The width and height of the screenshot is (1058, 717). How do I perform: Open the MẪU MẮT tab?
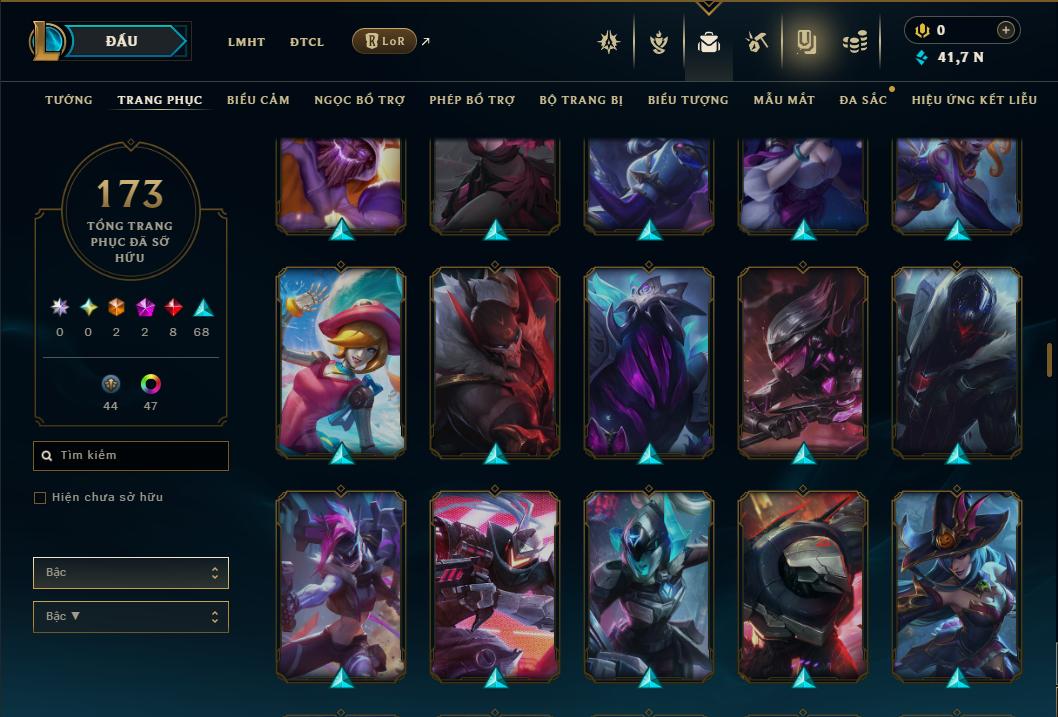coord(784,100)
